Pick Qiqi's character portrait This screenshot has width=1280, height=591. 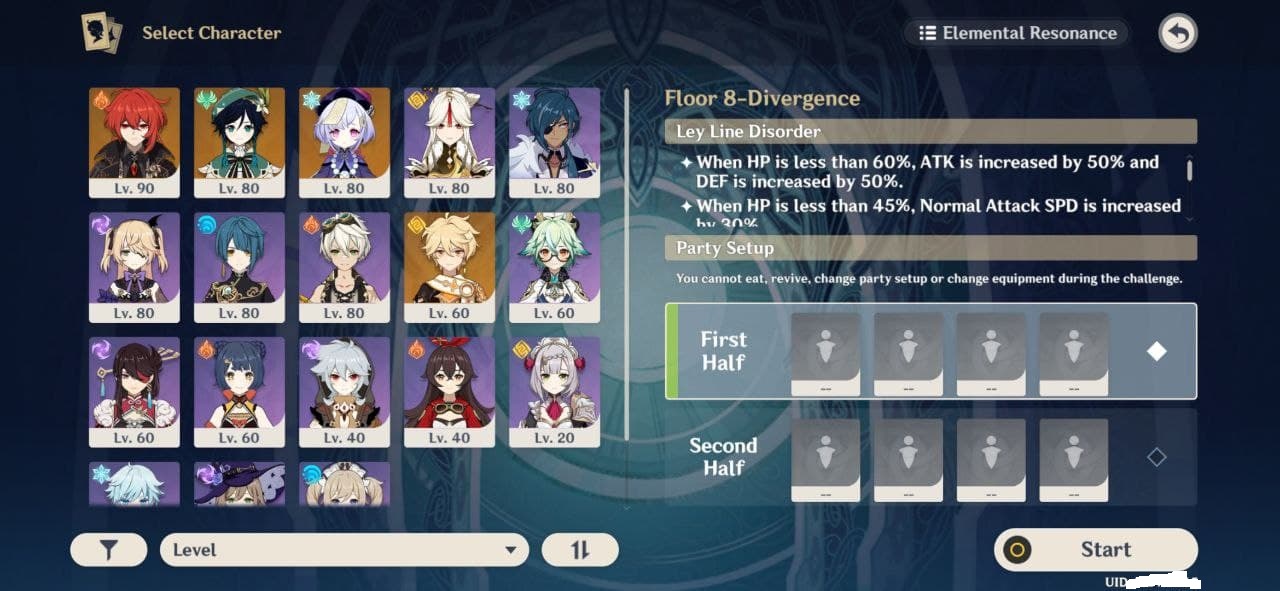click(x=344, y=142)
